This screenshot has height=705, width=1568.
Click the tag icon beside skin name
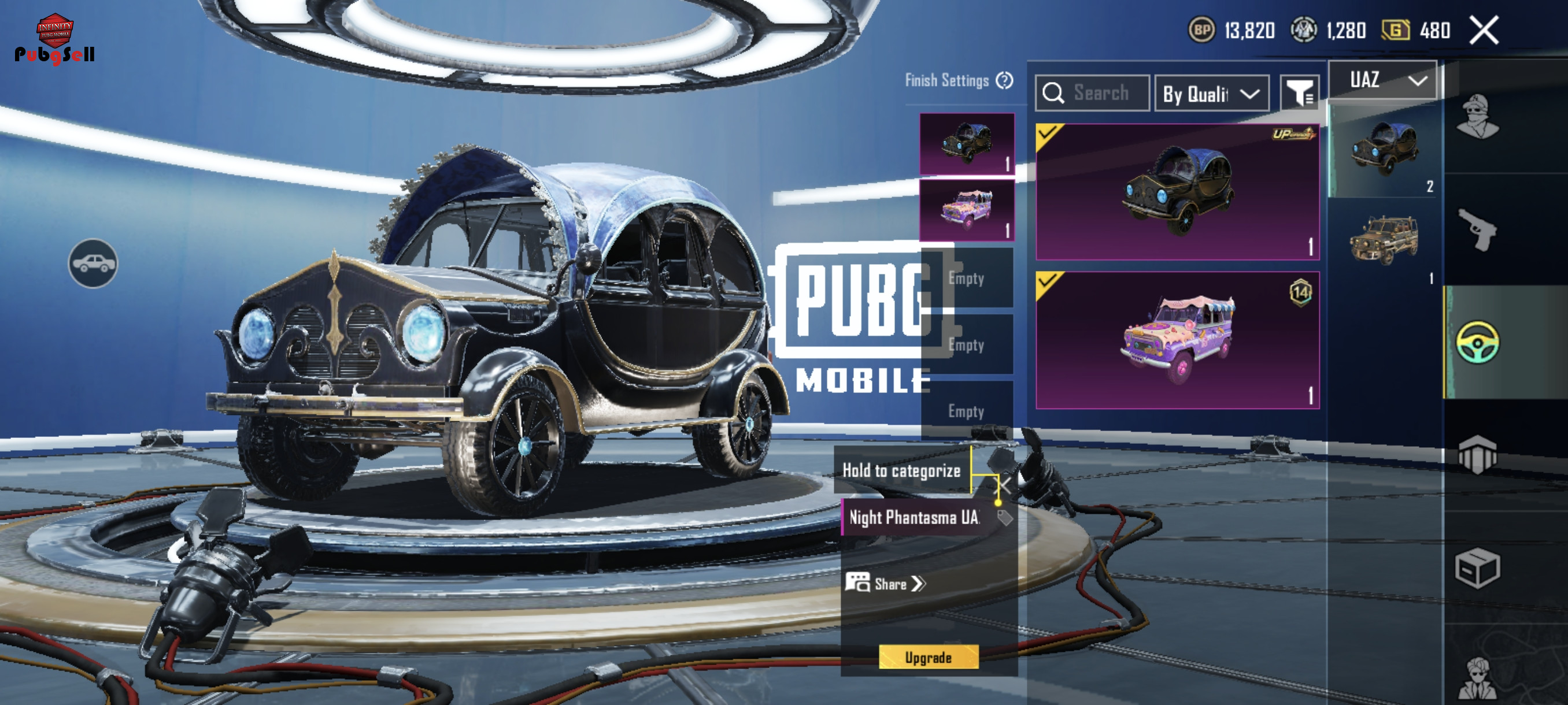[1004, 518]
